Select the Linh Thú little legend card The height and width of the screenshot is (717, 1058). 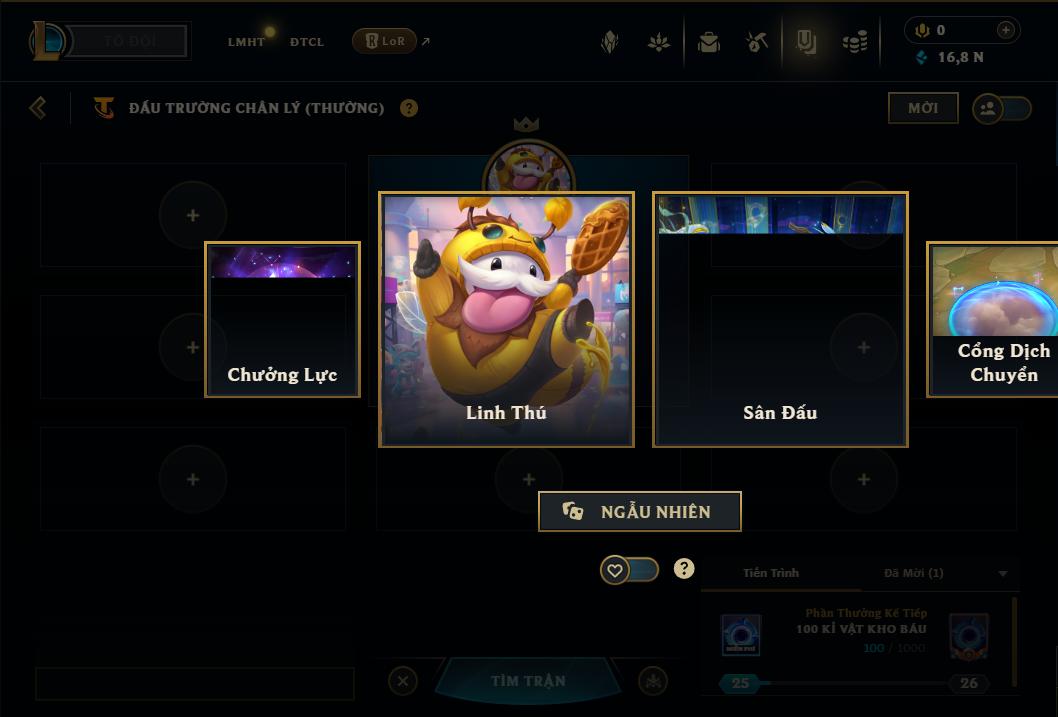pyautogui.click(x=506, y=319)
